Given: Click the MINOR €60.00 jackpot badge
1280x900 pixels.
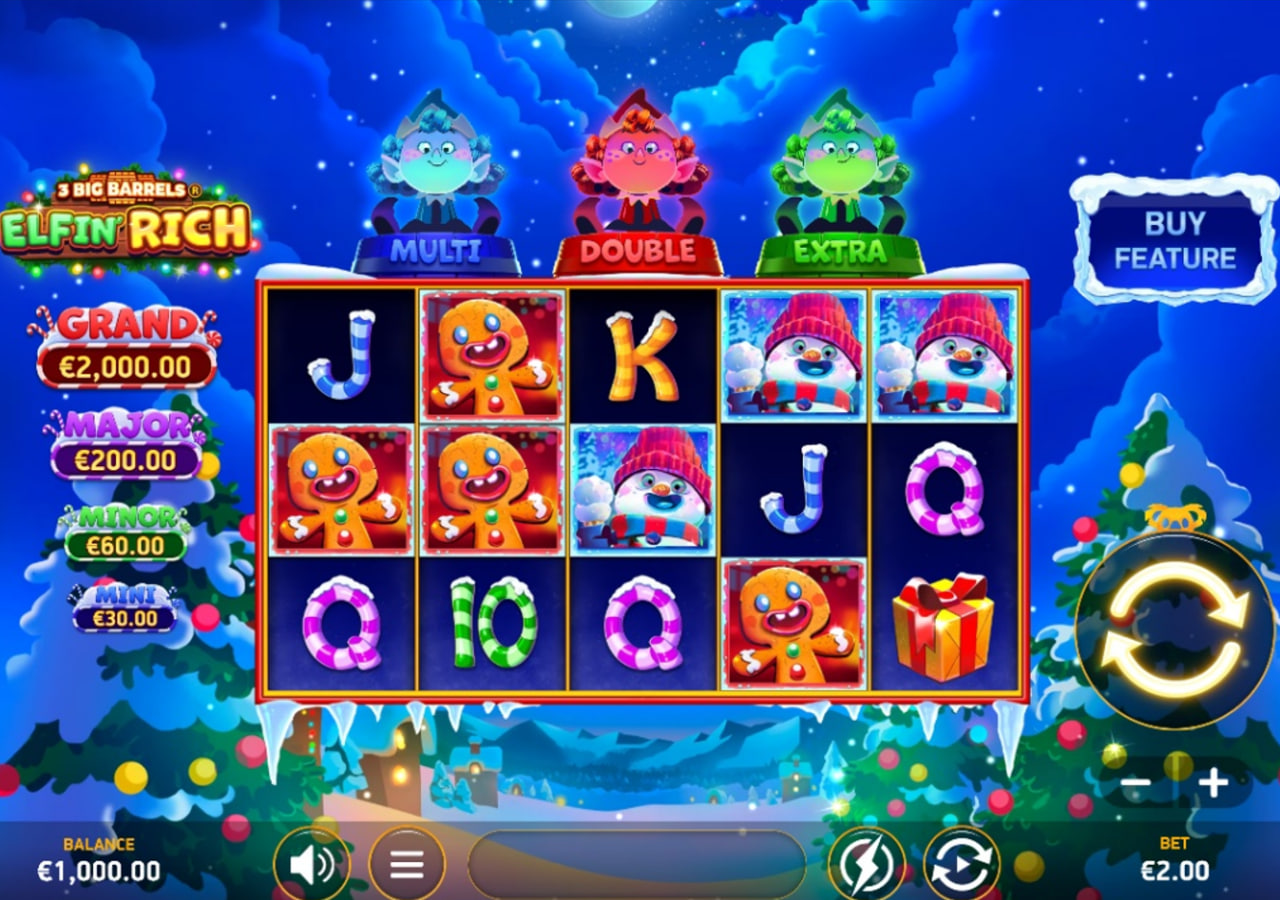Looking at the screenshot, I should (x=128, y=535).
